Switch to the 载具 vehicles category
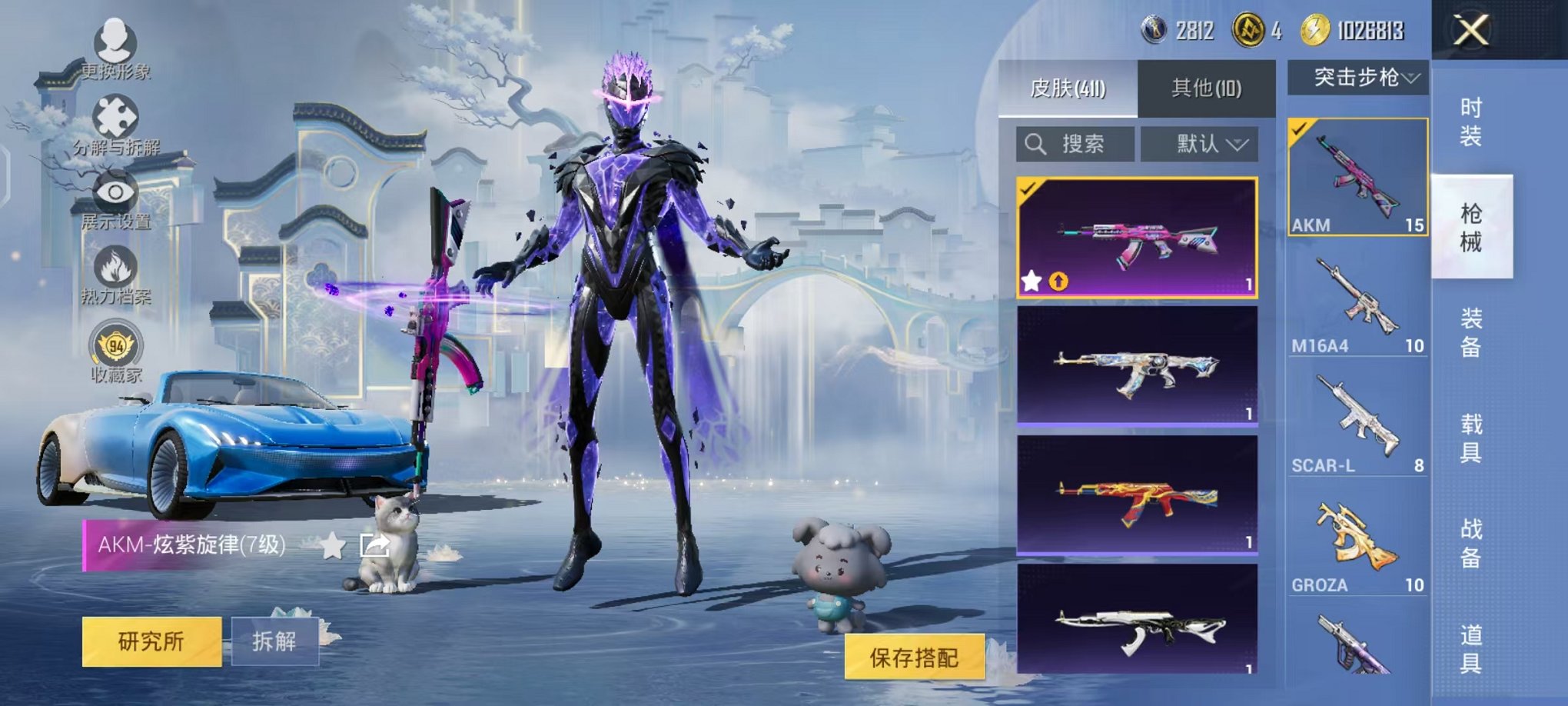Viewport: 1568px width, 706px height. tap(1470, 438)
